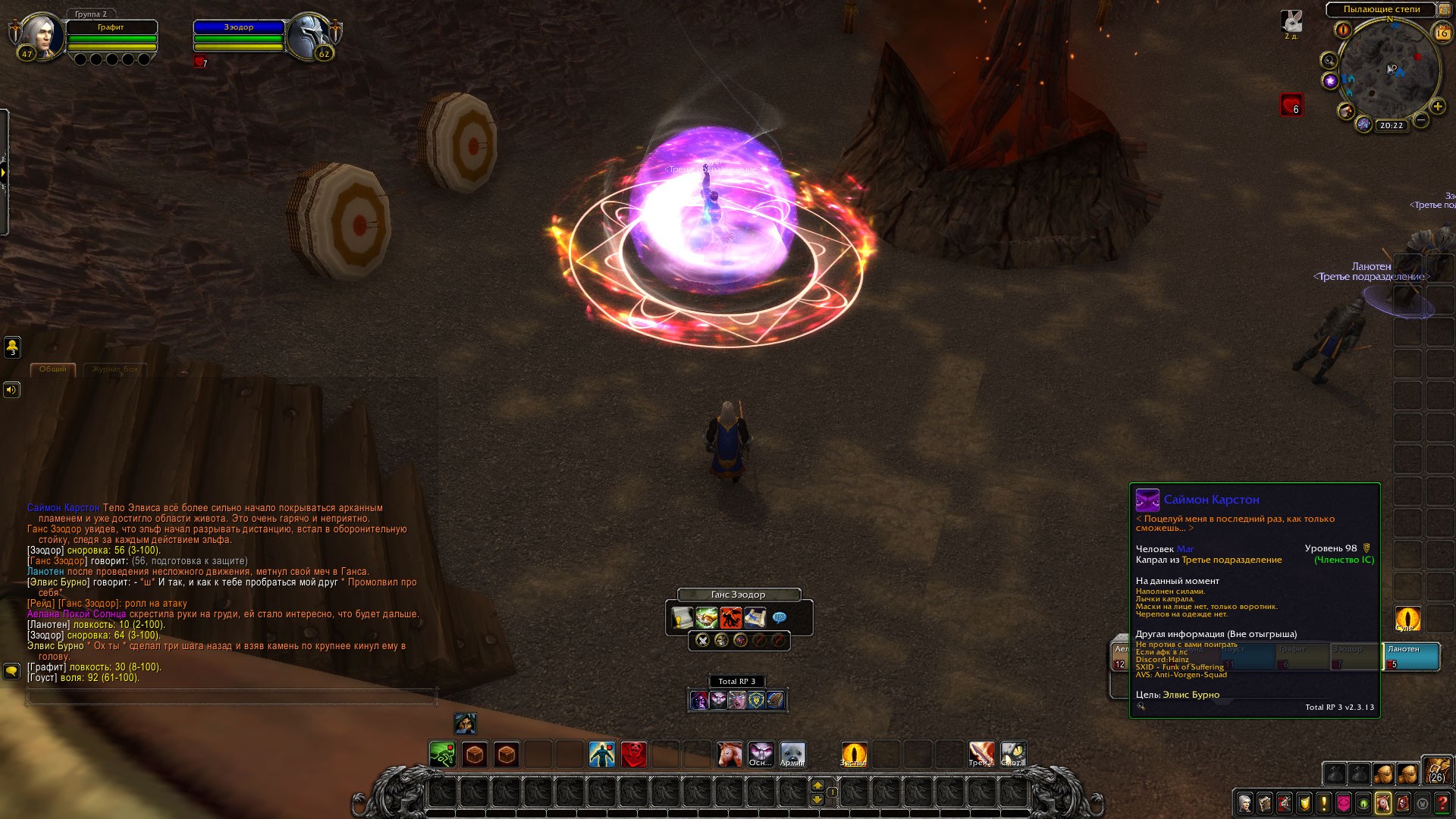Open the calendar showing day 16
1456x819 pixels.
(1442, 33)
